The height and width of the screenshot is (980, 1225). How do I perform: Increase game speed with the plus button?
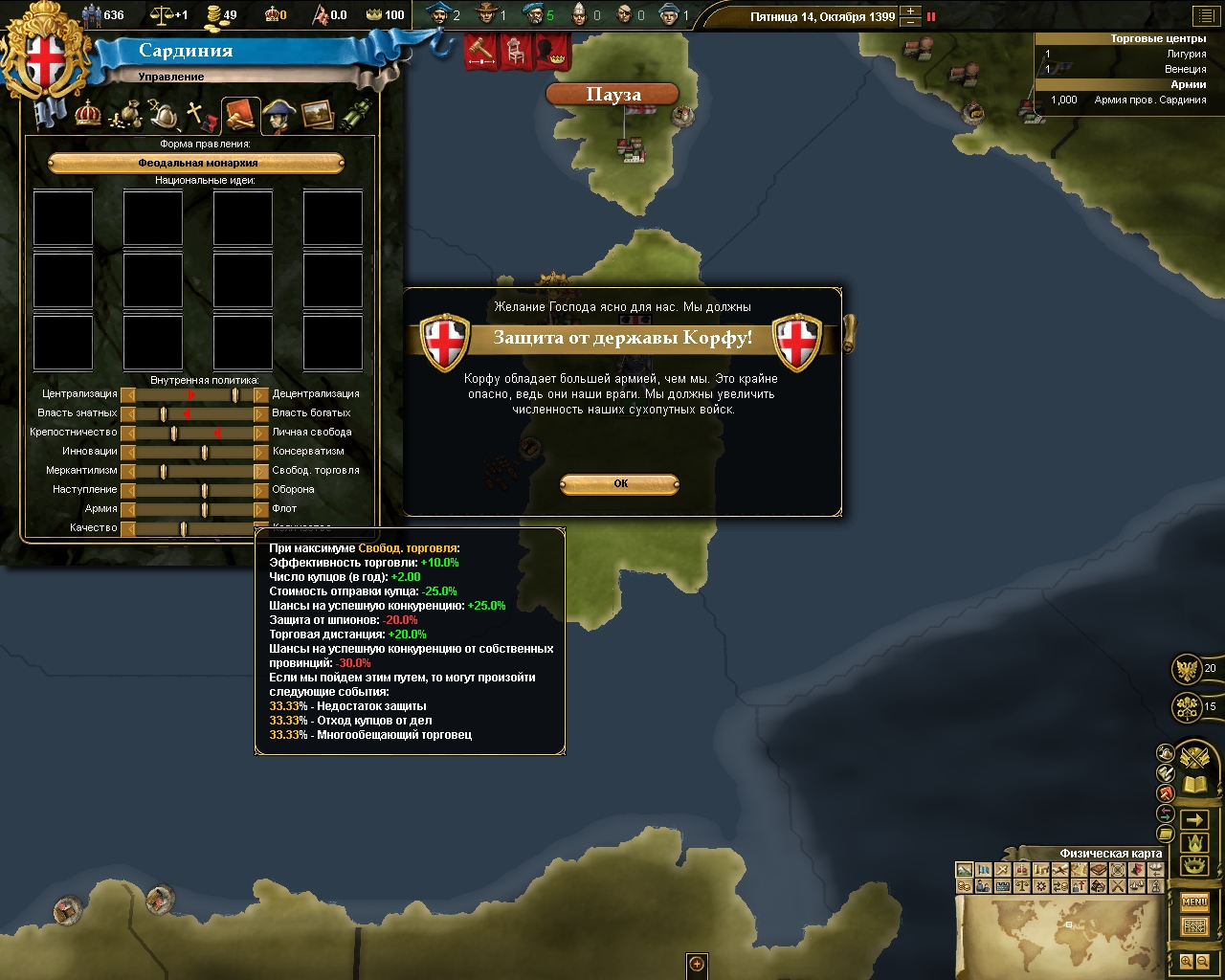pos(911,11)
